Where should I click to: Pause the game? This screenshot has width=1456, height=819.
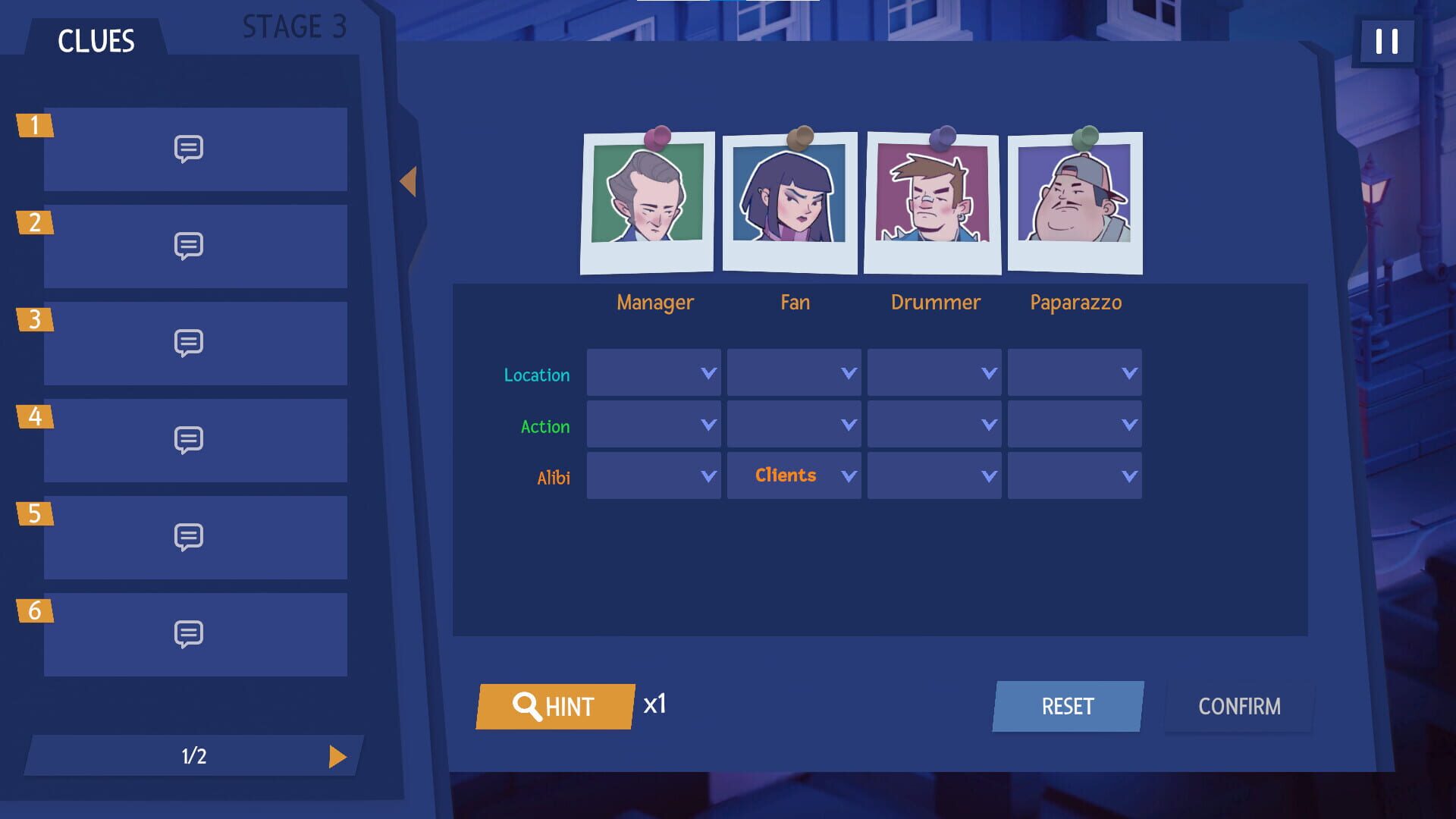tap(1387, 42)
